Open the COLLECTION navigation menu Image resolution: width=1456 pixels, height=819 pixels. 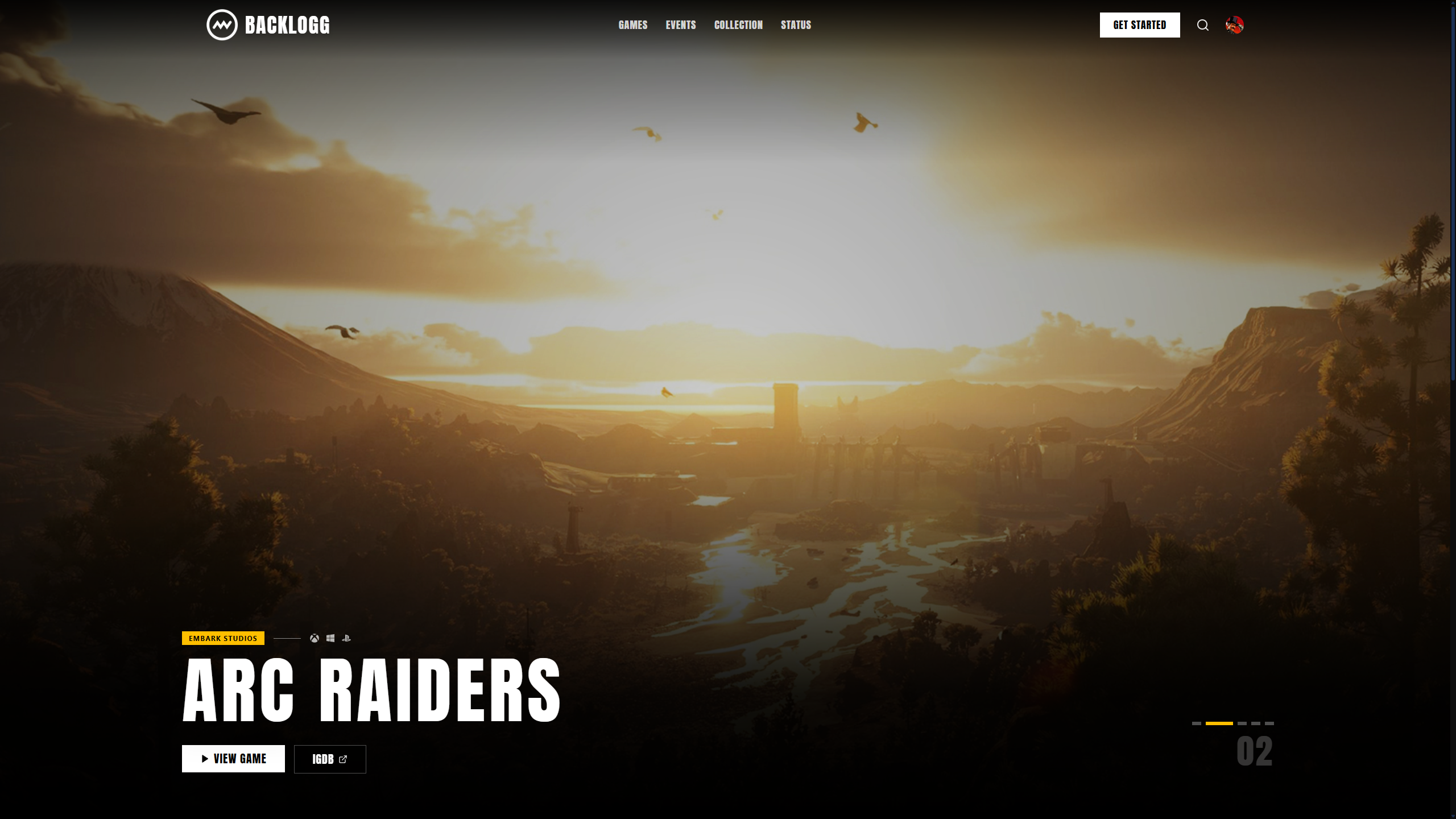(x=738, y=24)
